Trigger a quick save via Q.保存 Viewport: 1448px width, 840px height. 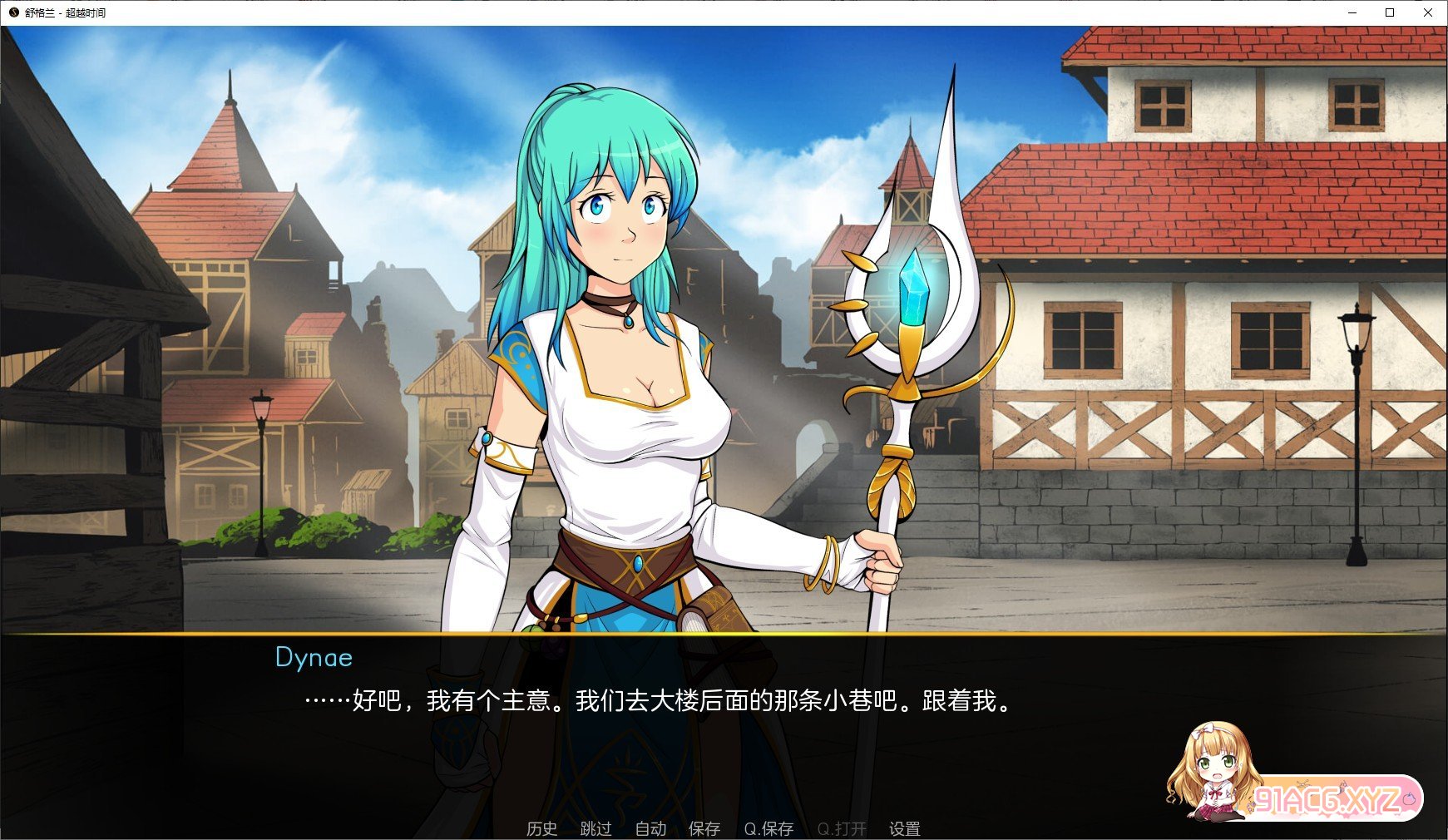(x=769, y=828)
